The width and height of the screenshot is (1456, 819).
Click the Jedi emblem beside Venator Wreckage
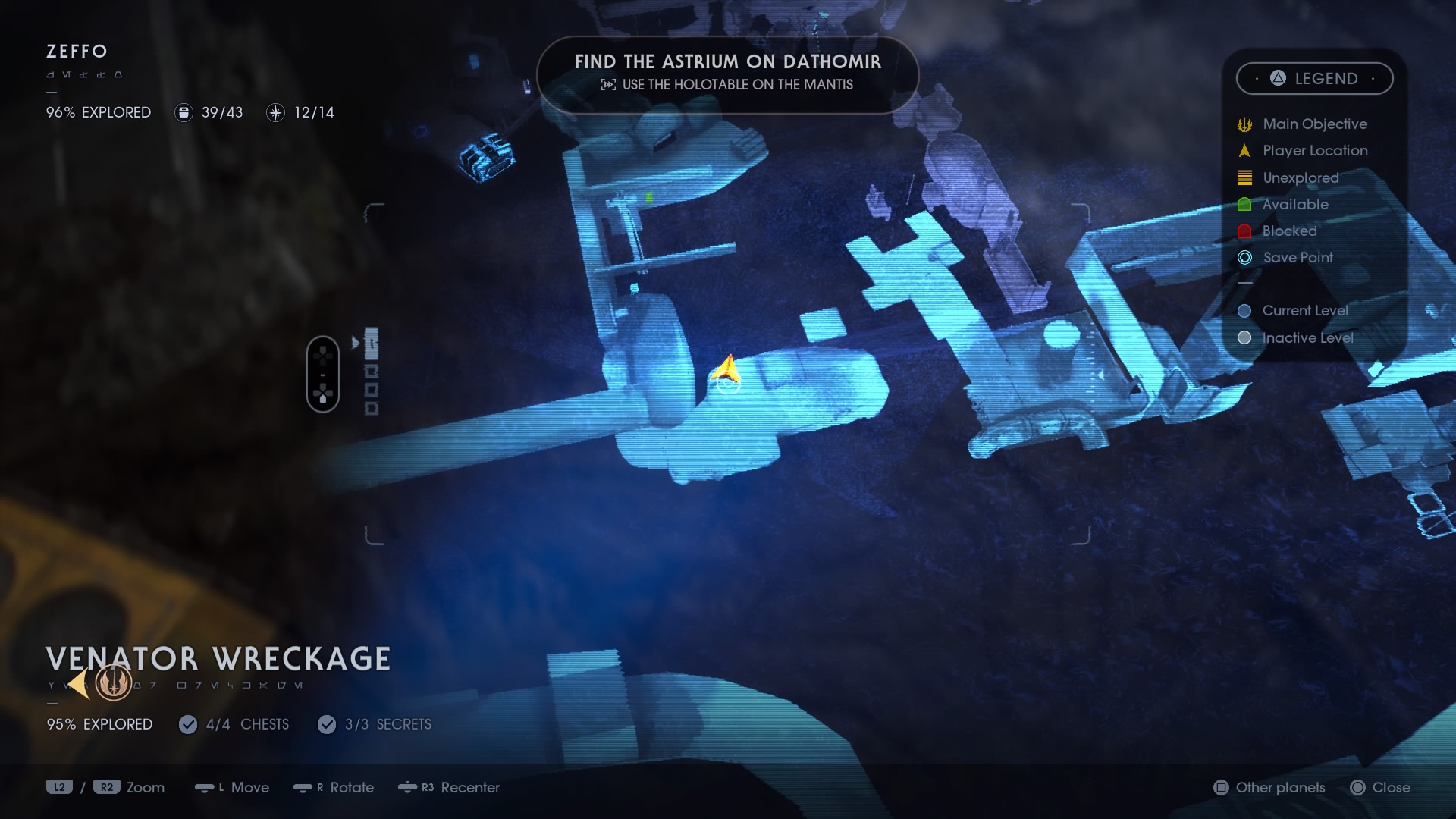click(x=112, y=683)
